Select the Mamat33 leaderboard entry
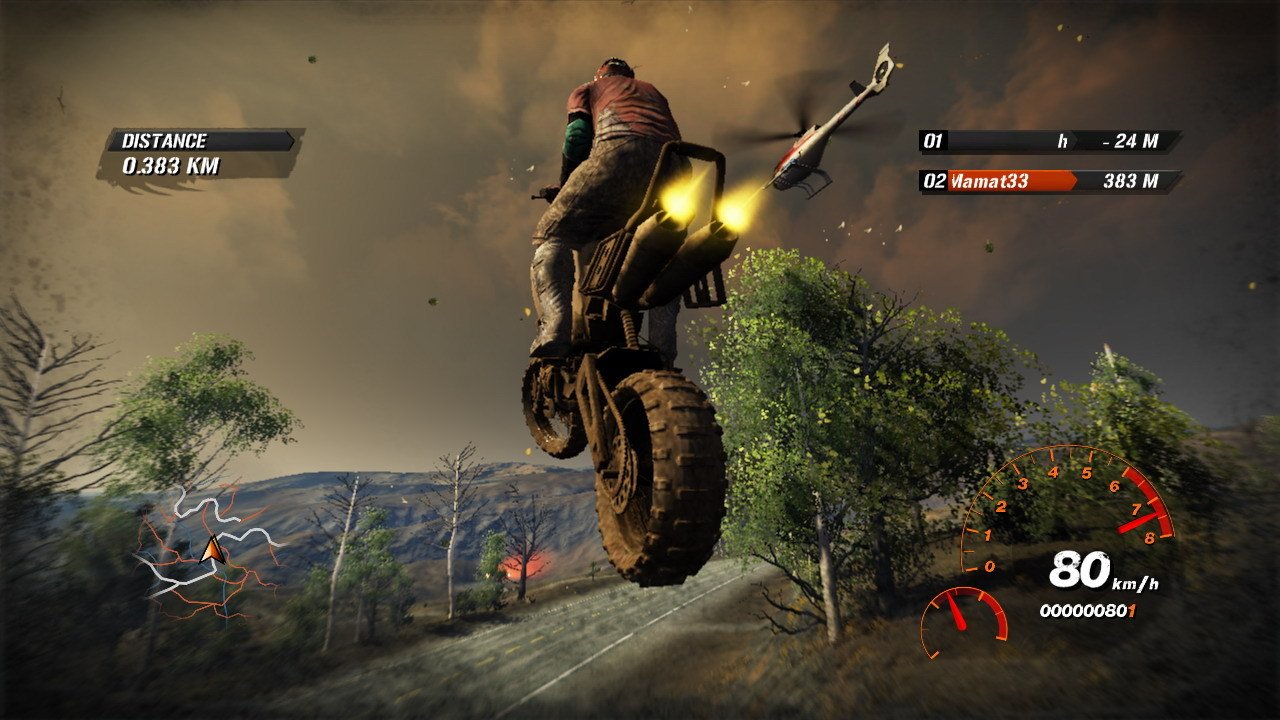 [x=990, y=180]
